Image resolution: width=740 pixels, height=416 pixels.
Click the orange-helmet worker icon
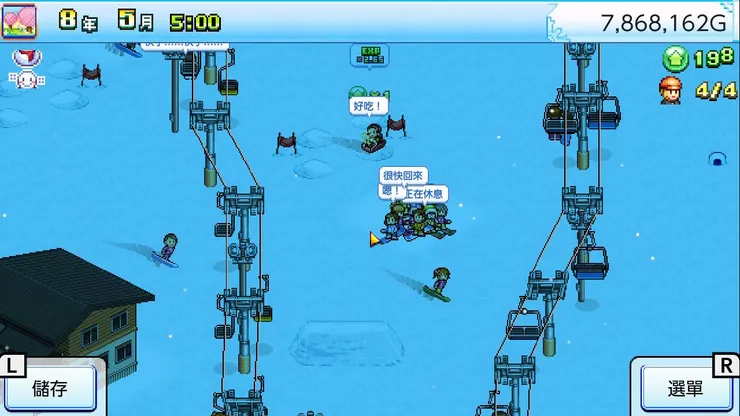click(671, 90)
